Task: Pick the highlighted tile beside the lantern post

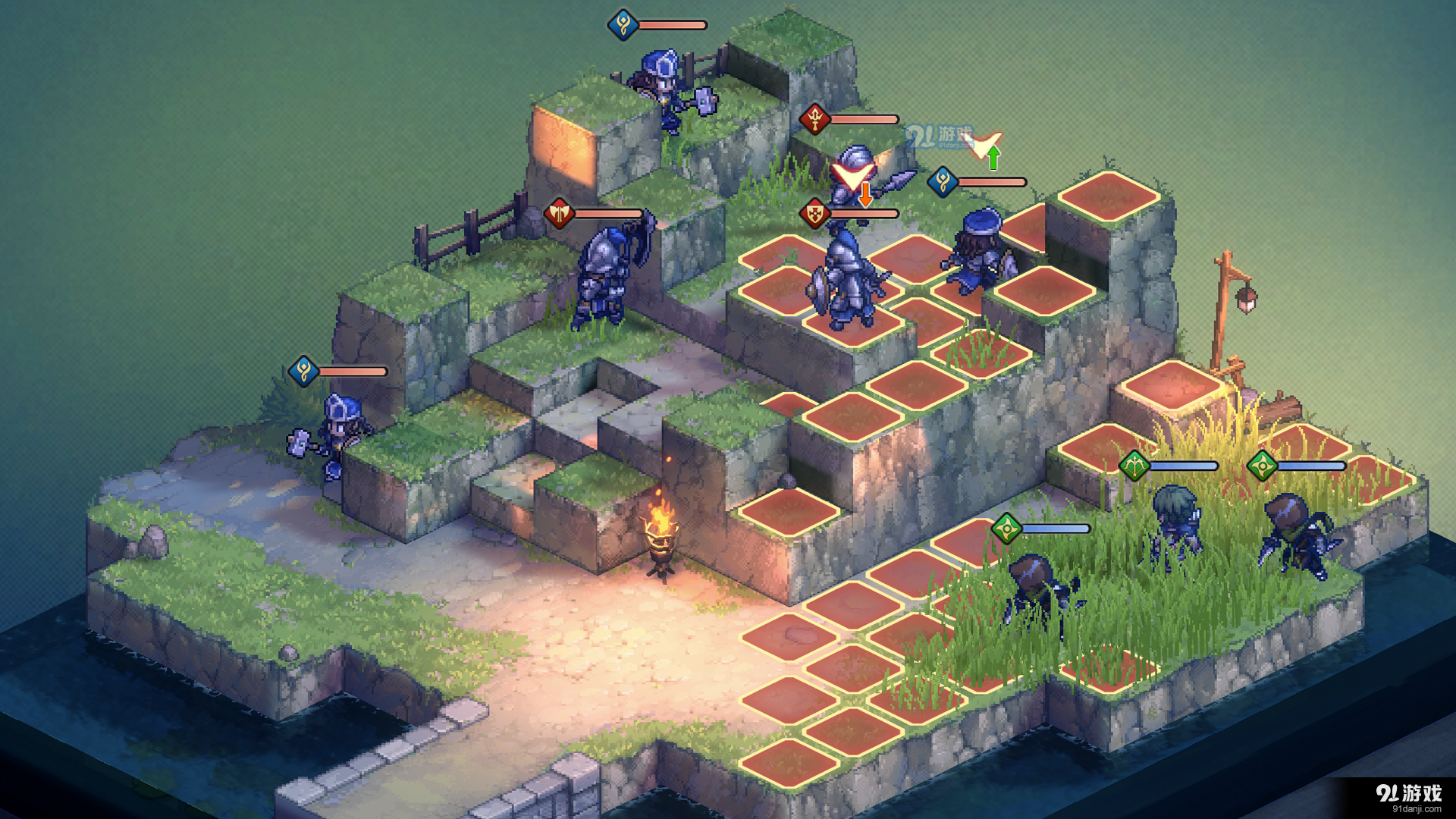Action: [x=1172, y=385]
